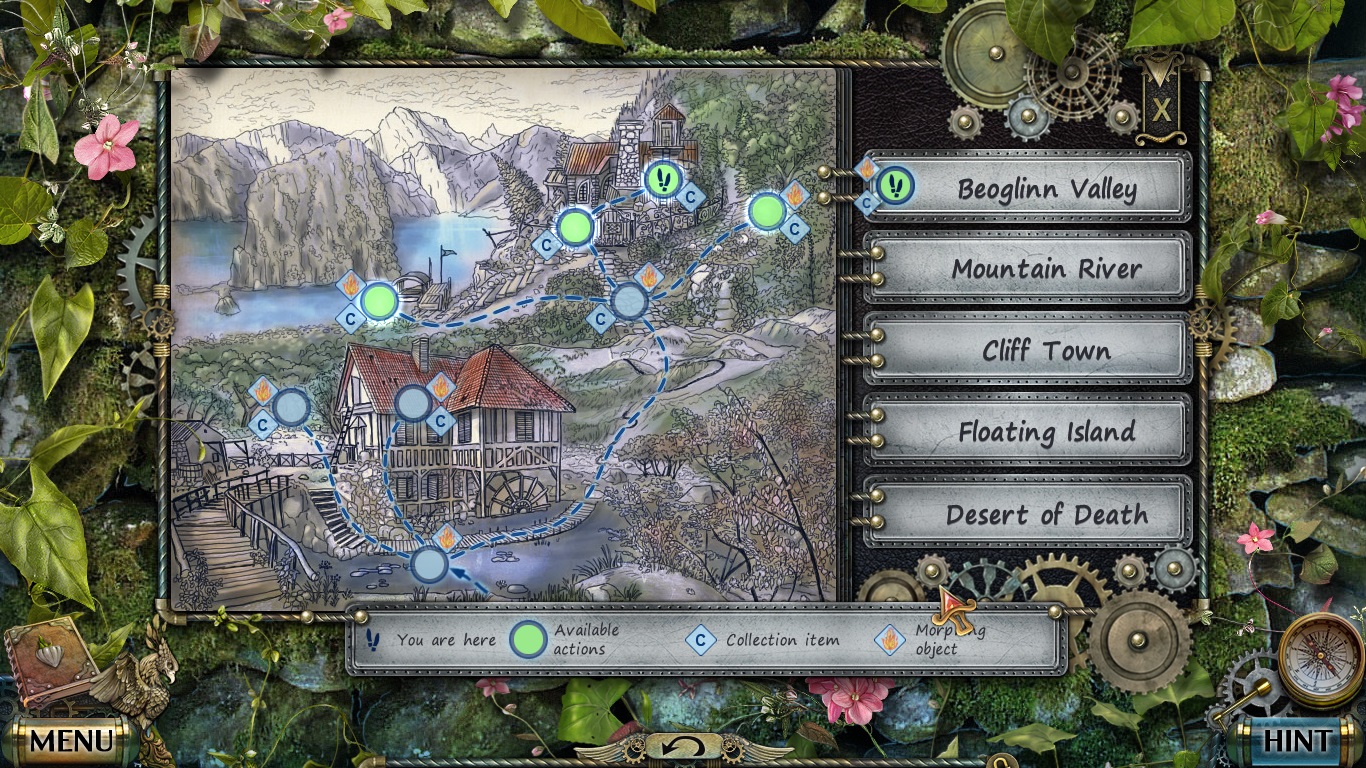
Task: Use the HINT button
Action: click(1297, 741)
